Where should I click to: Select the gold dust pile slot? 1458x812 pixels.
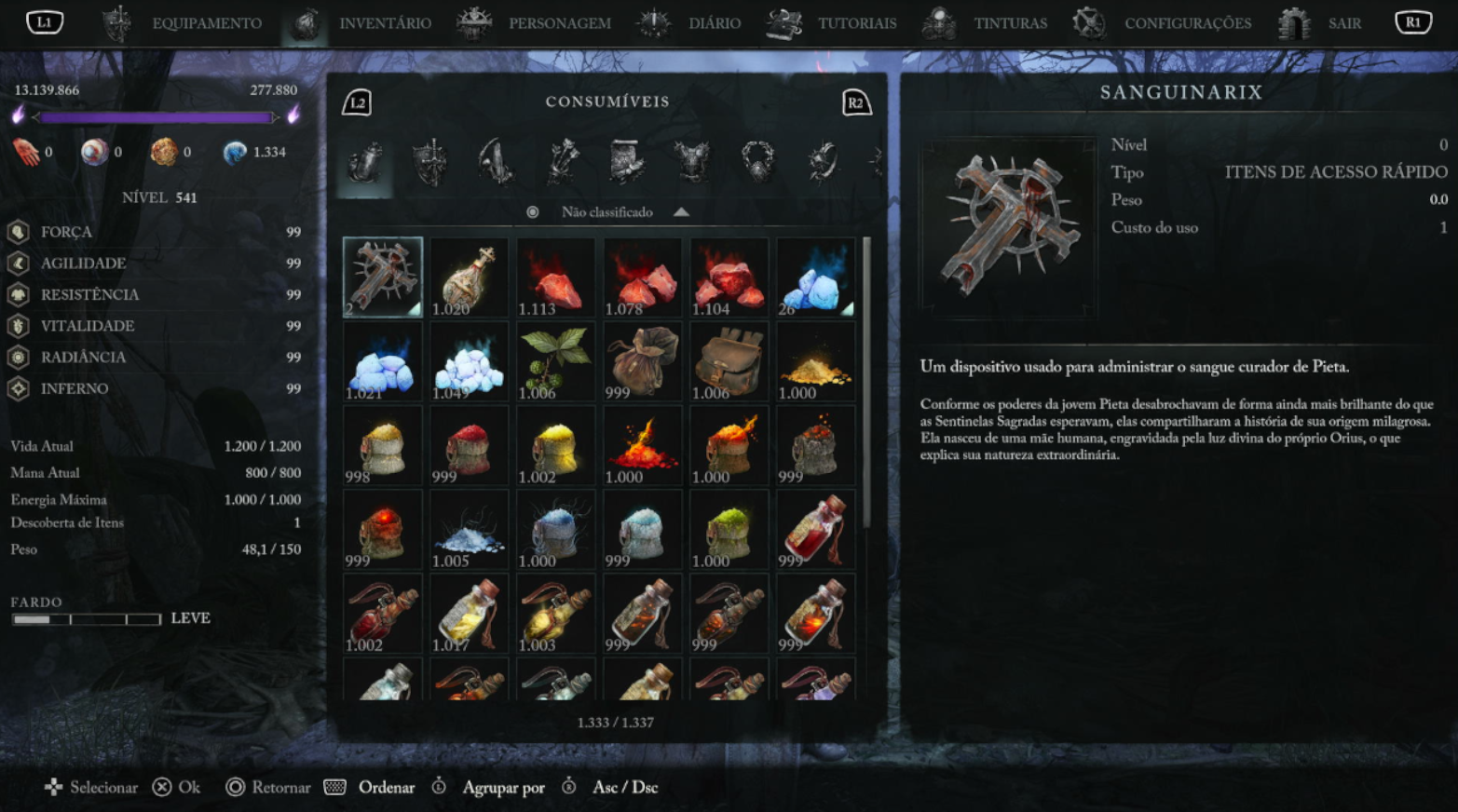point(815,361)
